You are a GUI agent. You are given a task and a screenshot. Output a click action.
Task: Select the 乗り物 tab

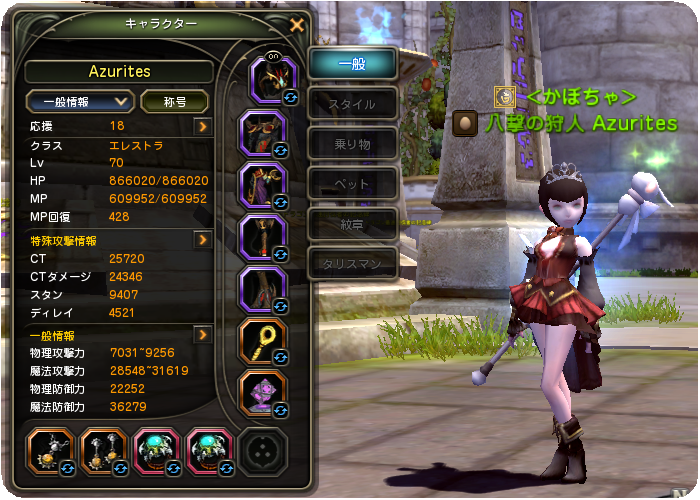[x=352, y=143]
